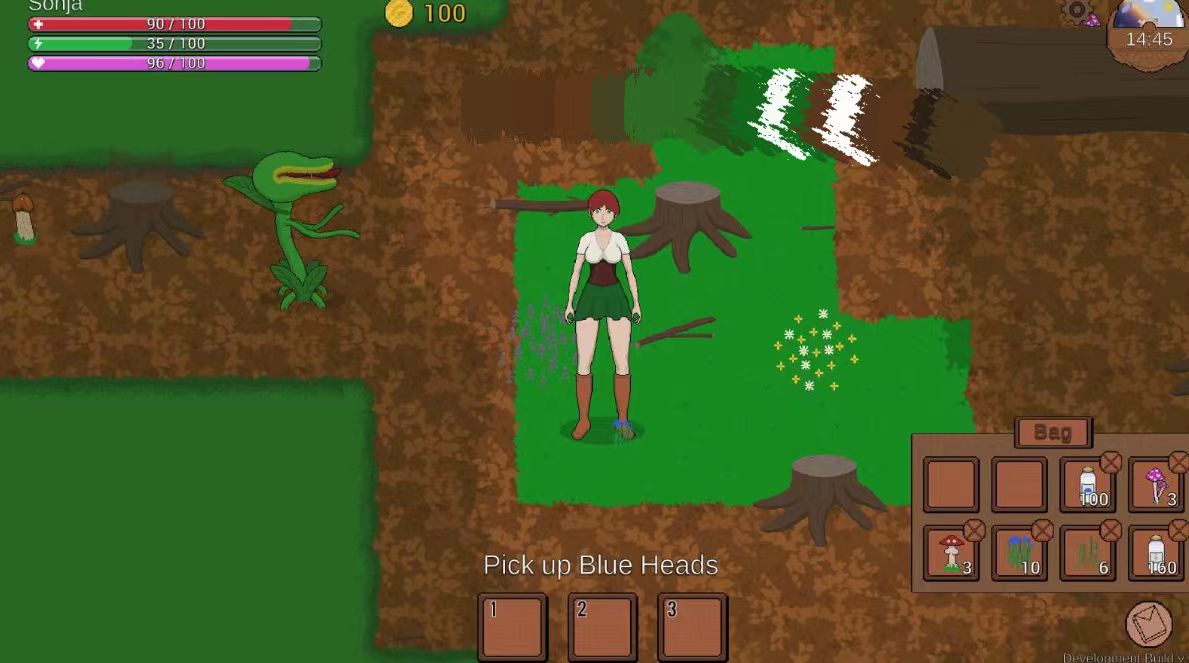Screen dimensions: 1189x663
Task: Open the journal book icon
Action: pos(1148,624)
